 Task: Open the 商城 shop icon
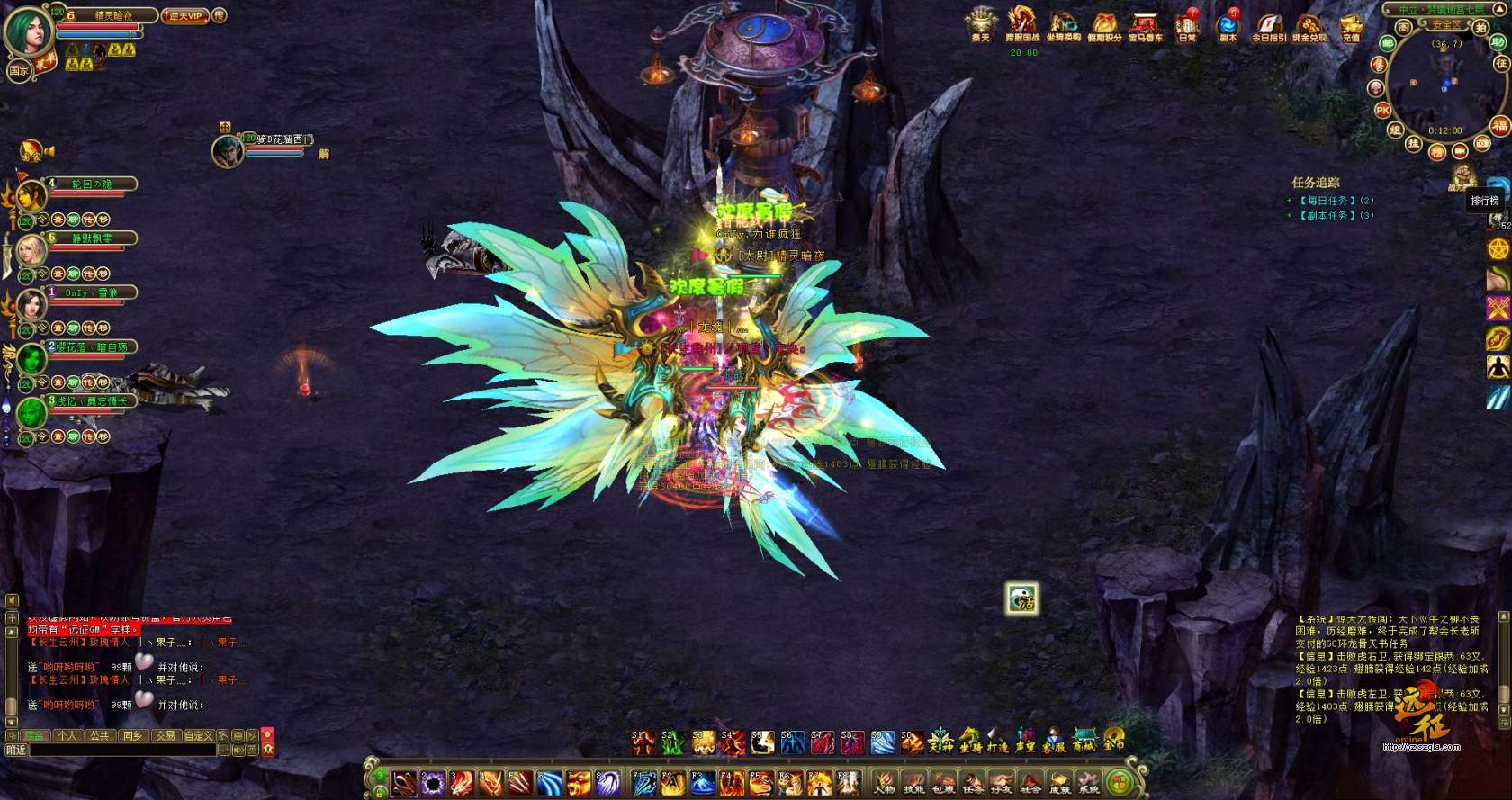(1083, 742)
